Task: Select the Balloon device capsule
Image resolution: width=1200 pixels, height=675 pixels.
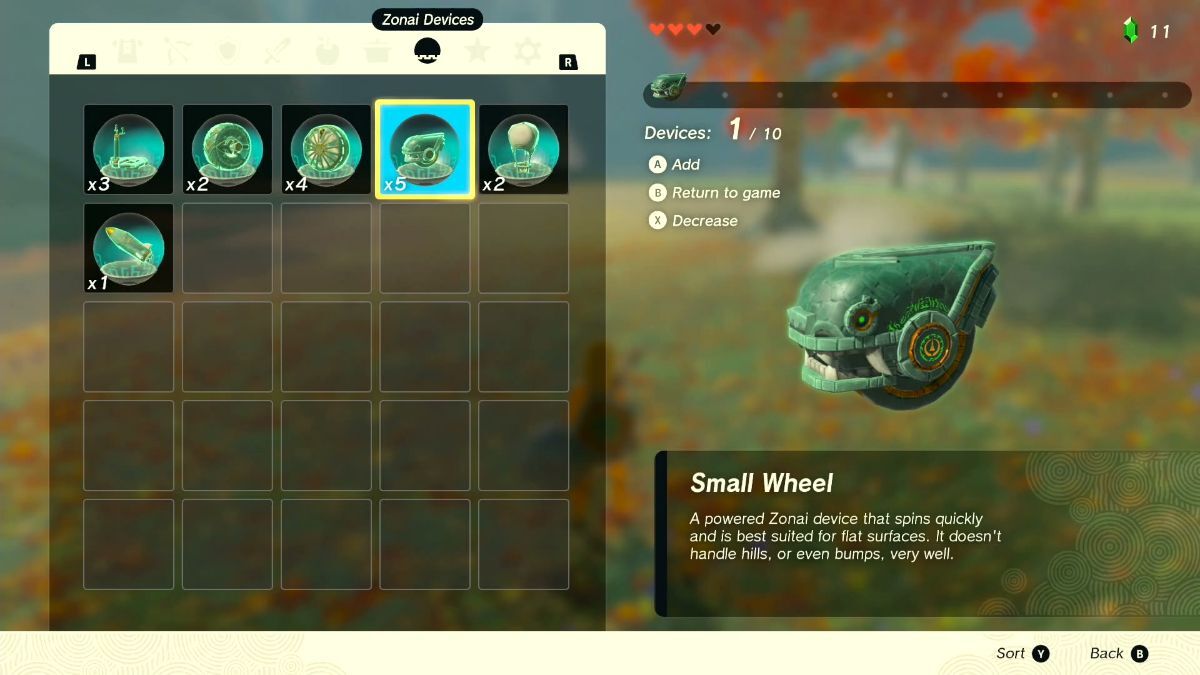Action: (x=523, y=150)
